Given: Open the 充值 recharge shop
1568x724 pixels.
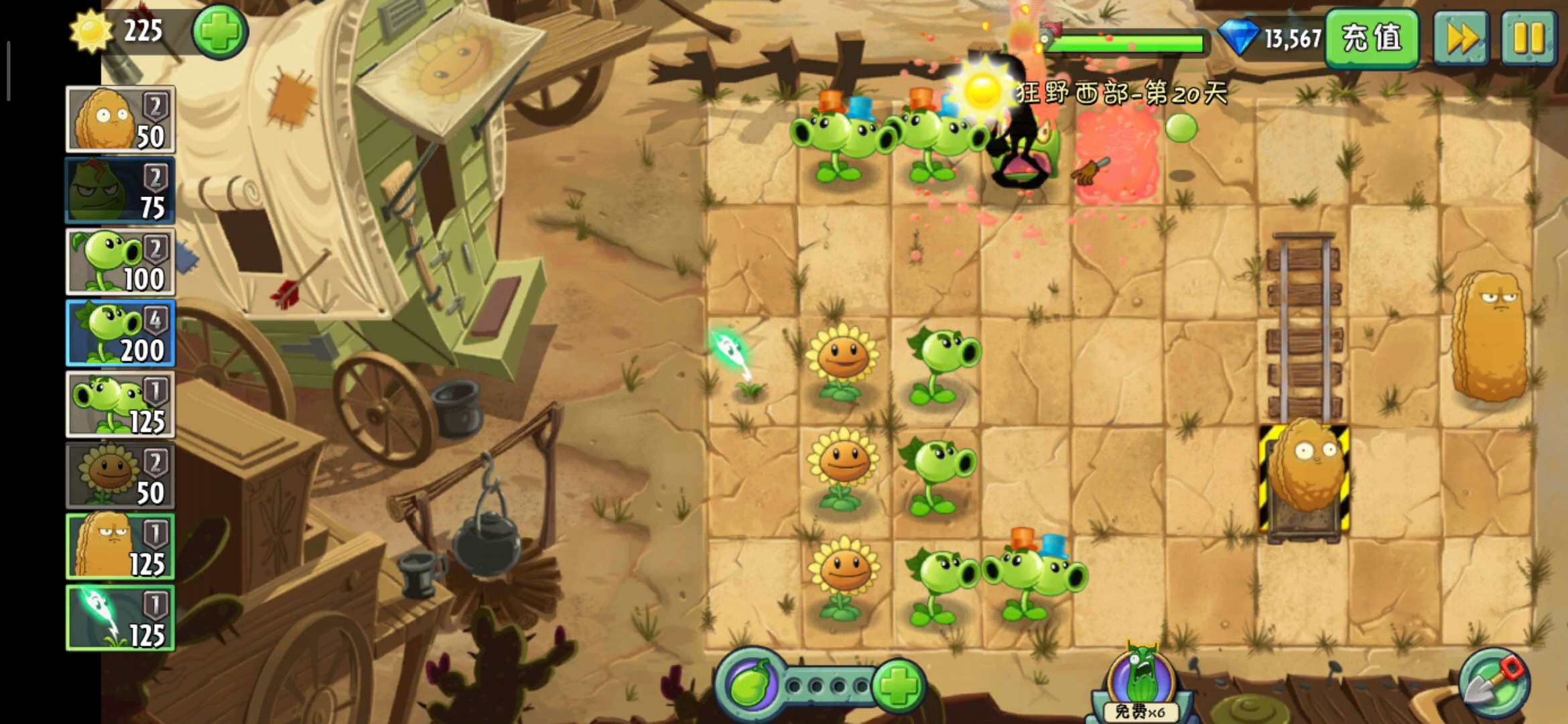Looking at the screenshot, I should [x=1371, y=38].
